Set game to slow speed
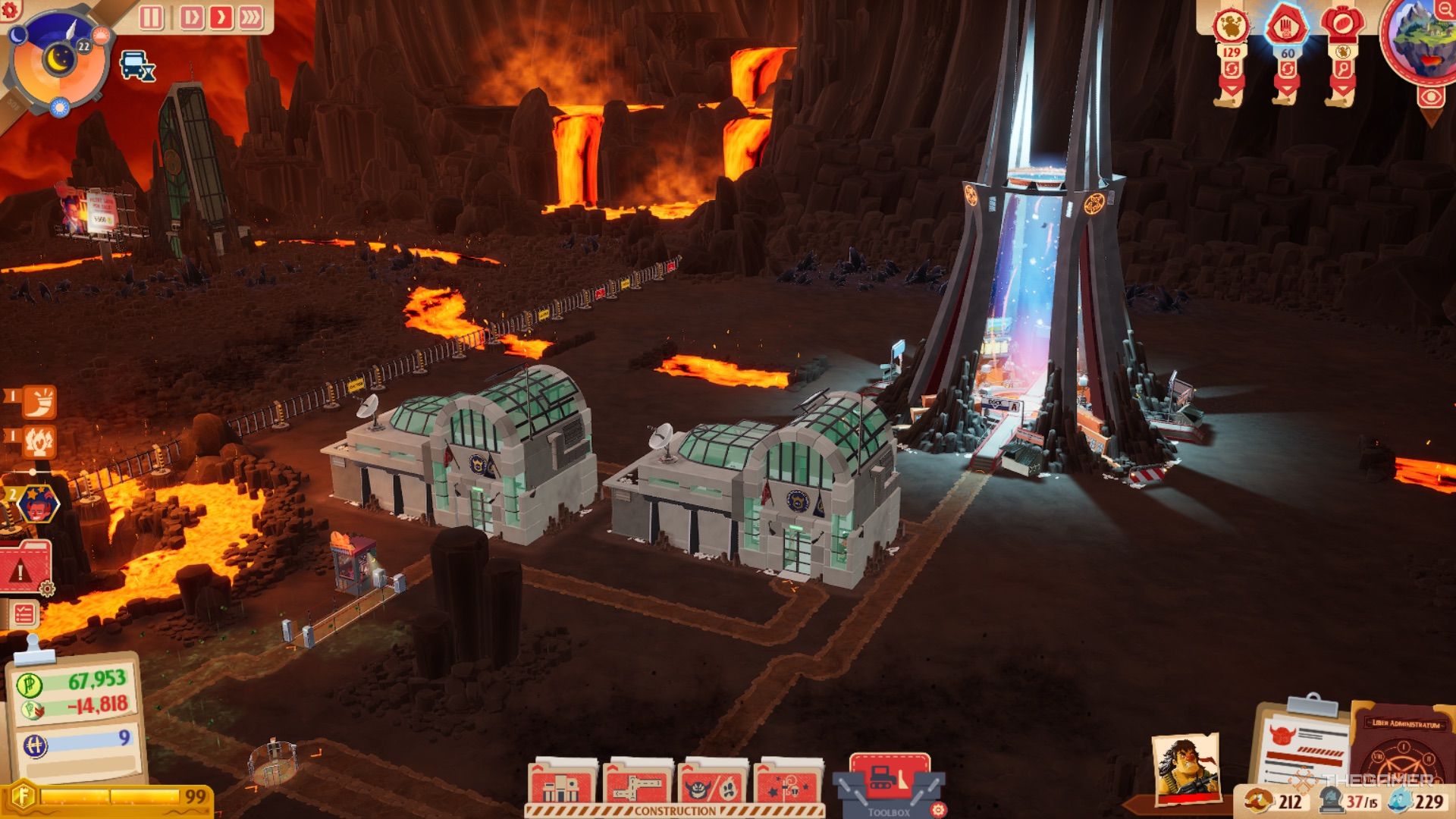This screenshot has width=1456, height=819. click(x=191, y=17)
